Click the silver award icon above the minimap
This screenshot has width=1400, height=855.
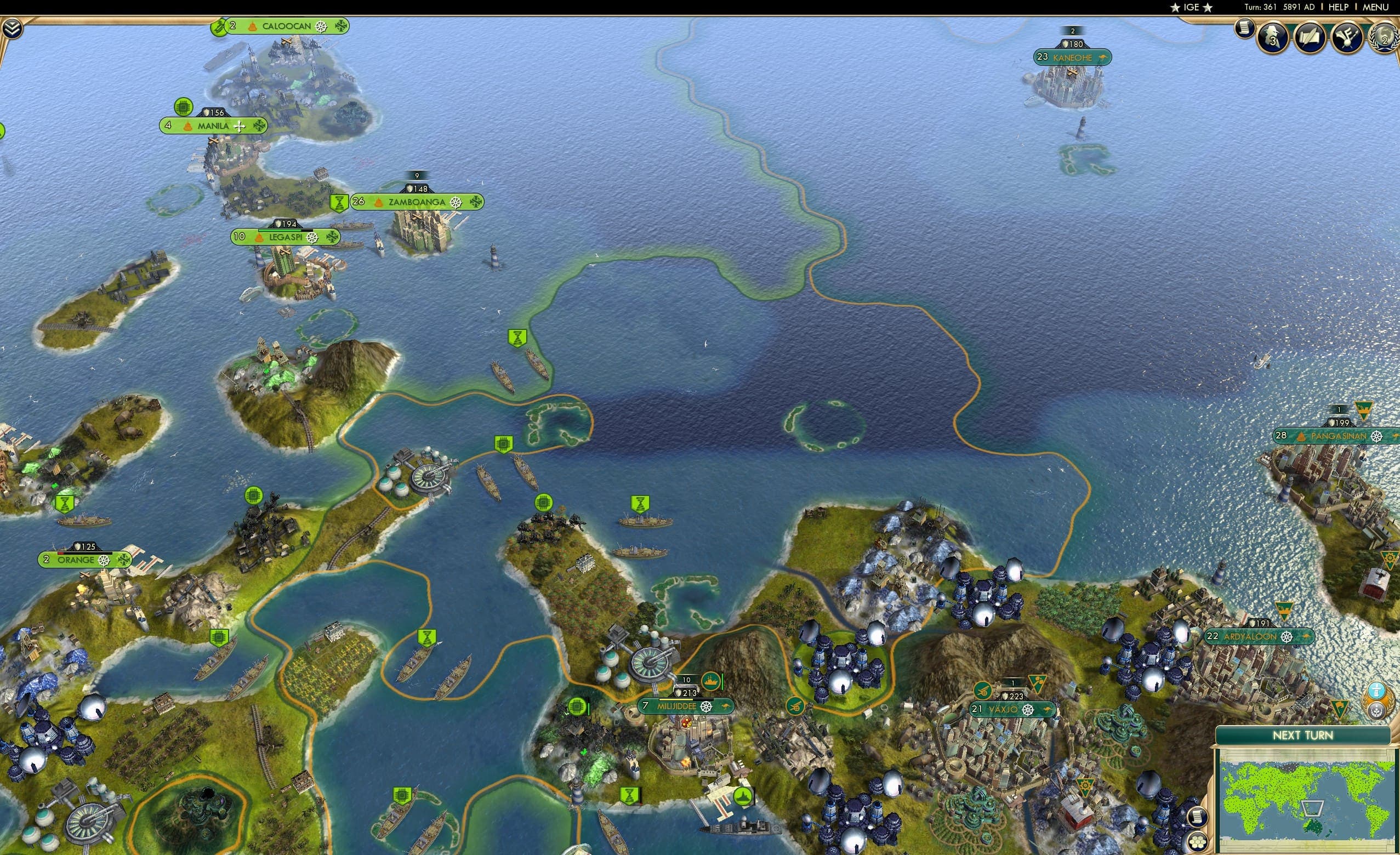click(x=1377, y=711)
